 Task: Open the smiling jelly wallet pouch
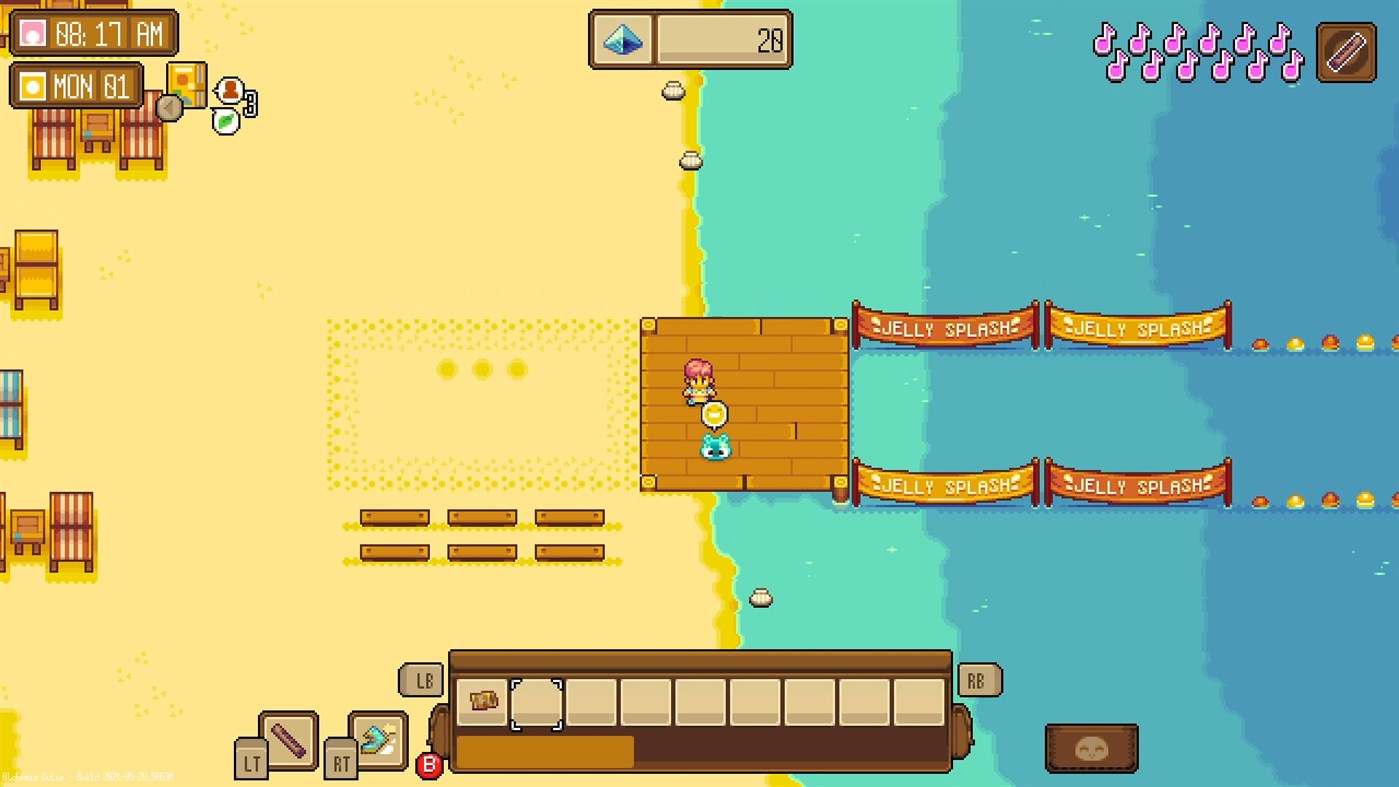(x=1090, y=747)
